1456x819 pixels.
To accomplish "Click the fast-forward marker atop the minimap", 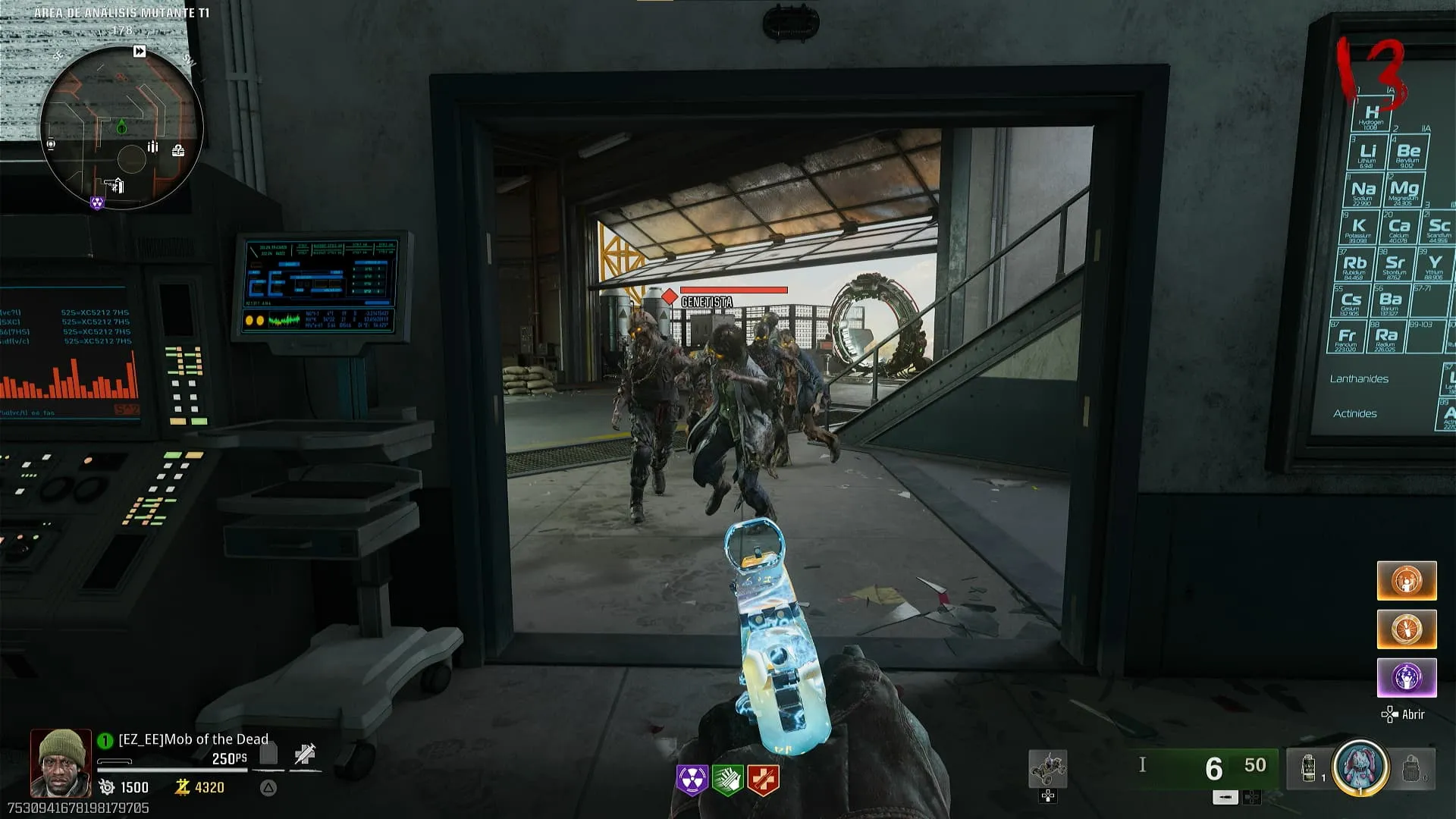I will coord(140,52).
